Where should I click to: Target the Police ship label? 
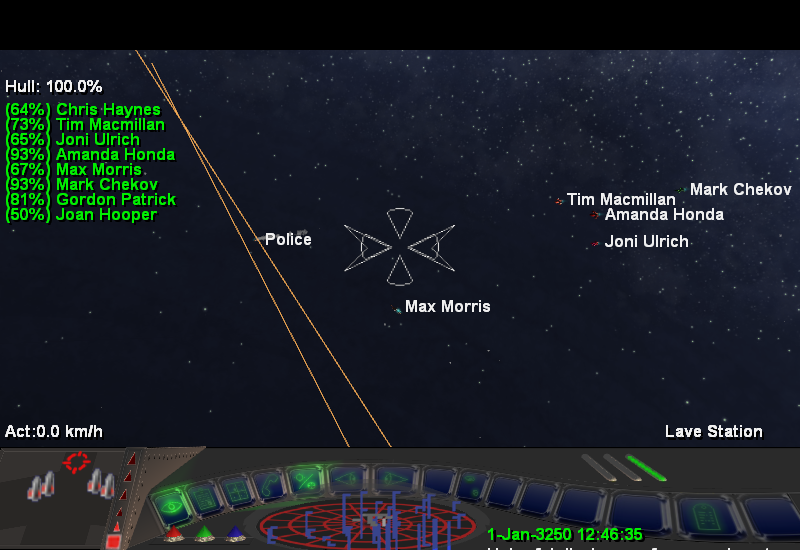288,240
